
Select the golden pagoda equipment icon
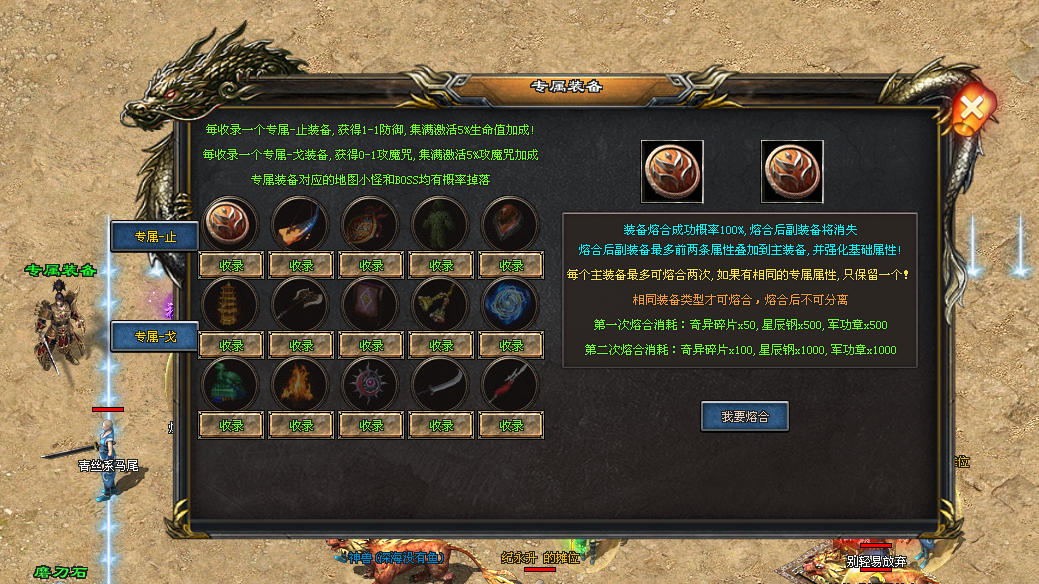coord(231,303)
